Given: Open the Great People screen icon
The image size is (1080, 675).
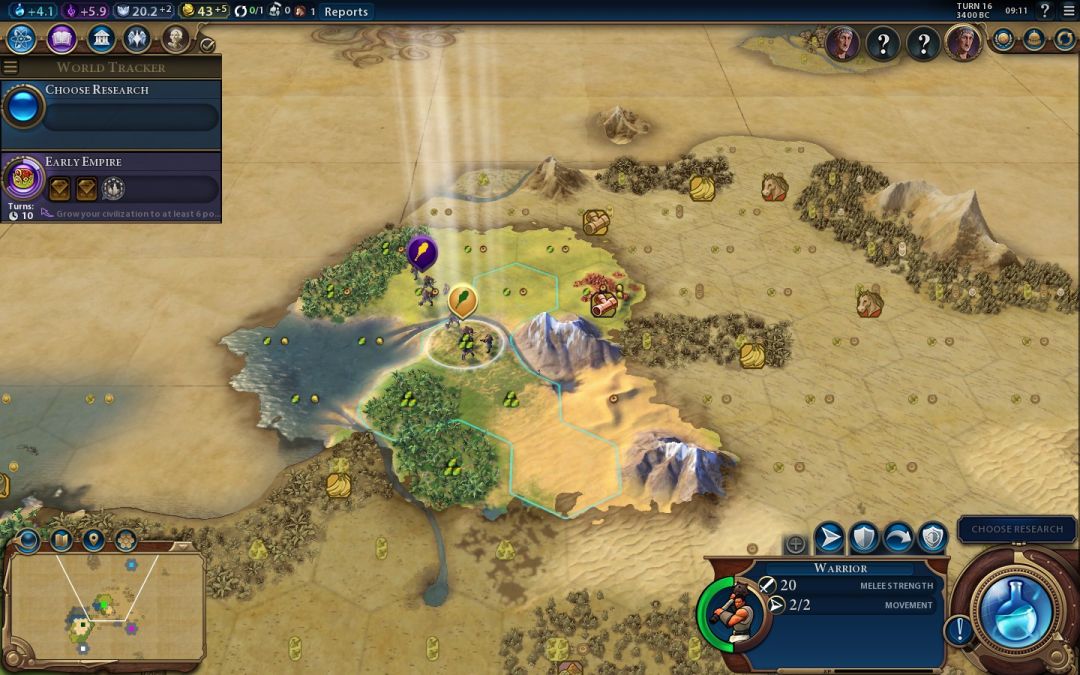Looking at the screenshot, I should (175, 39).
